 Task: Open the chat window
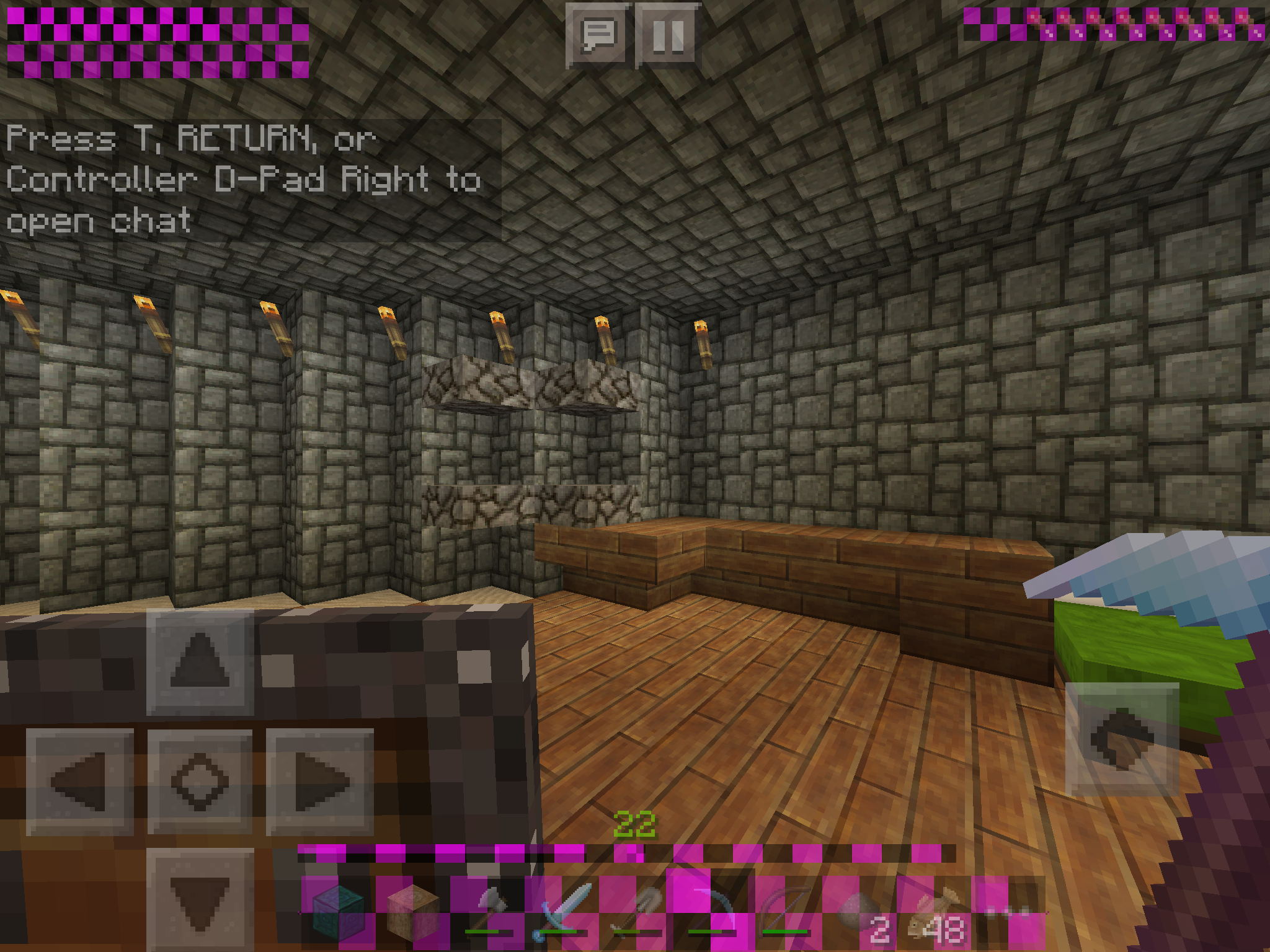click(598, 35)
